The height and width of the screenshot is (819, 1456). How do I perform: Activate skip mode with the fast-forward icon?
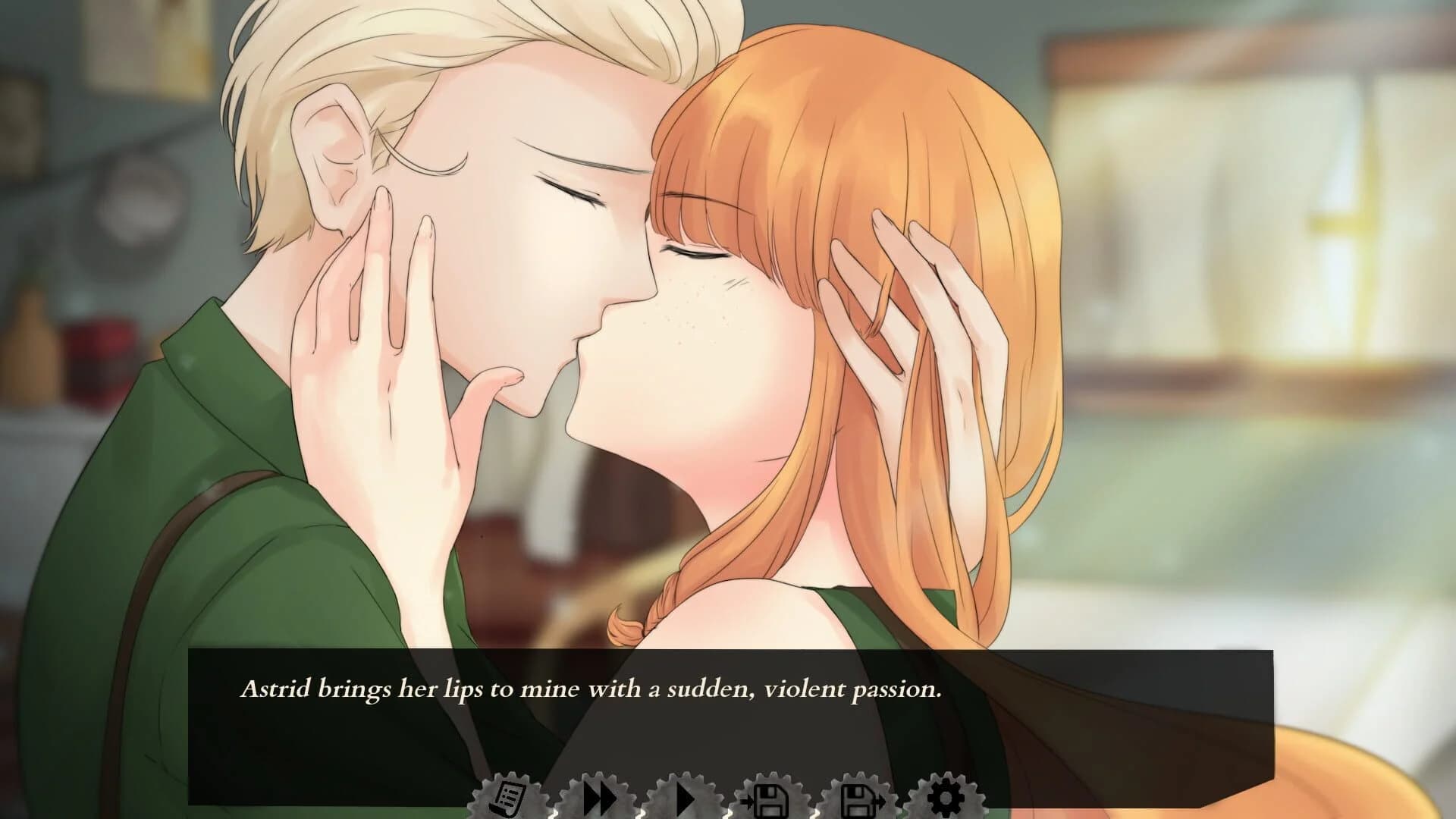tap(599, 798)
